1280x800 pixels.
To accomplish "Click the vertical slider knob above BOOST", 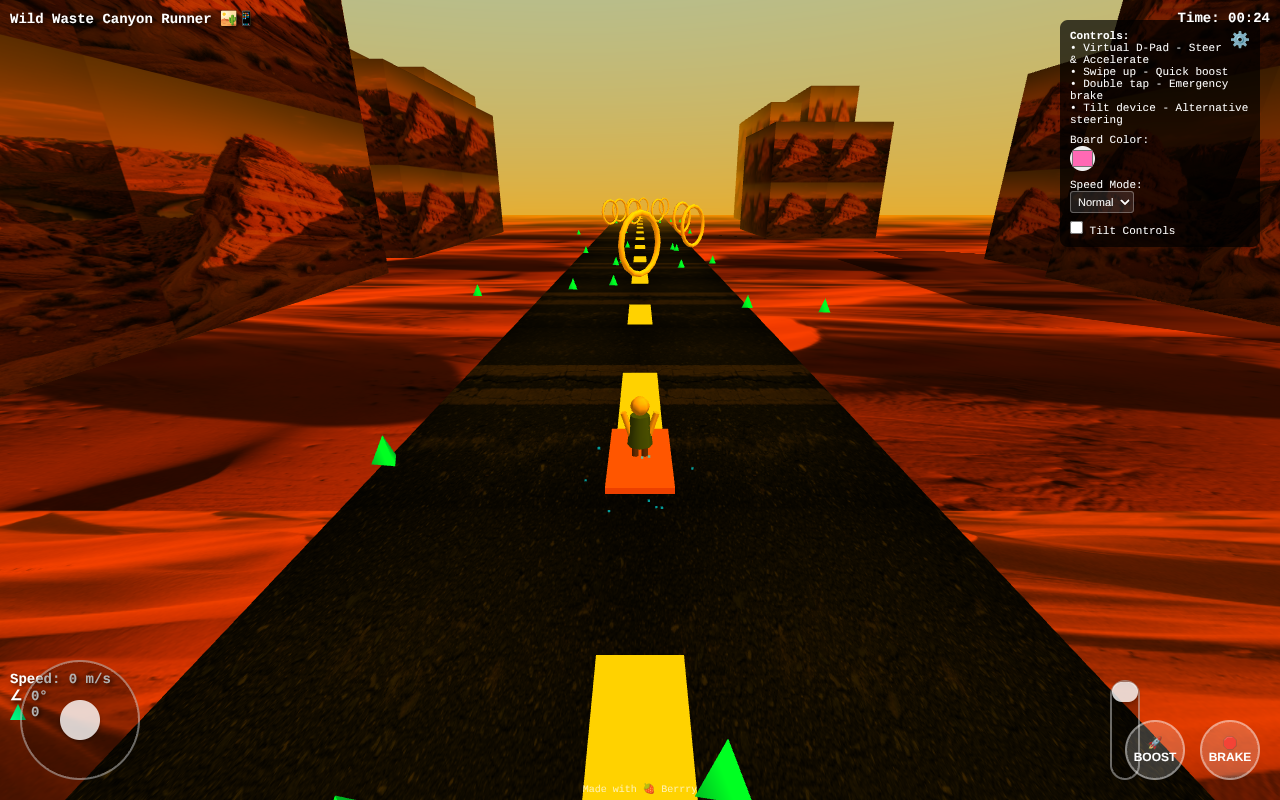I will tap(1124, 690).
